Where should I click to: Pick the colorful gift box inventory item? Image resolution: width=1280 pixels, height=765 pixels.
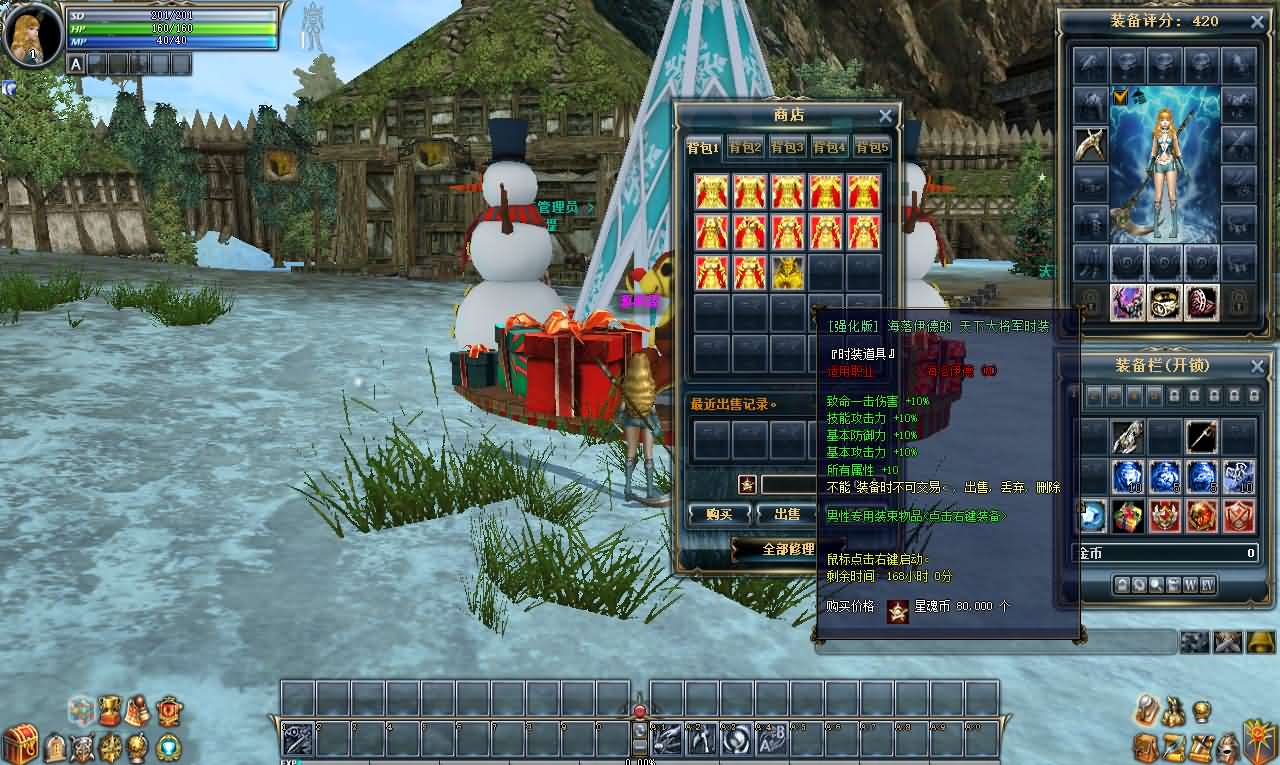click(1127, 516)
